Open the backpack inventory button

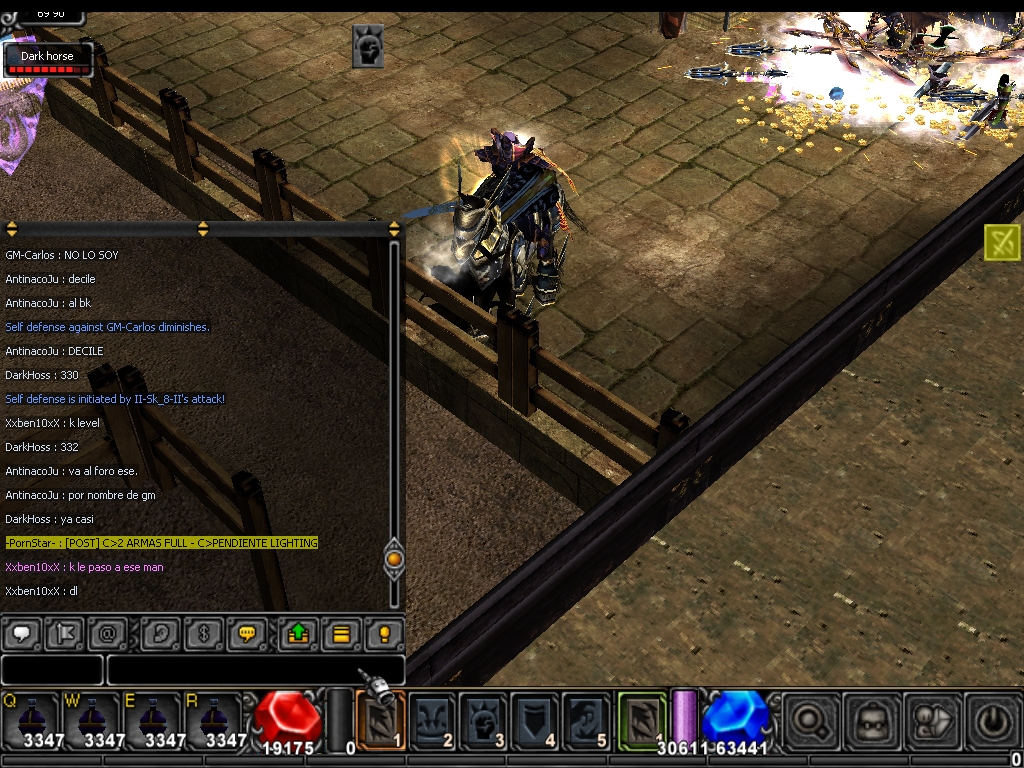pyautogui.click(x=873, y=720)
